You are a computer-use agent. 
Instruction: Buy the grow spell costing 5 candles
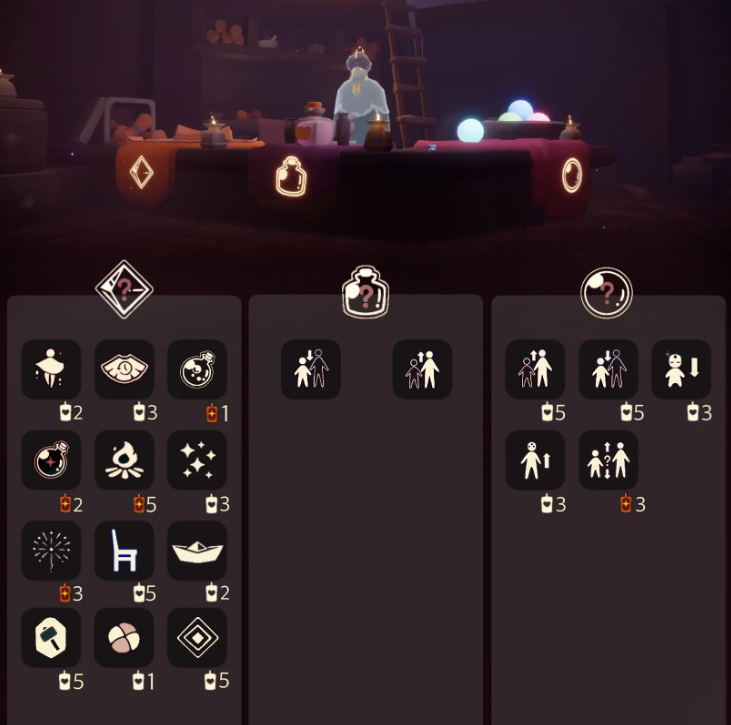(535, 370)
